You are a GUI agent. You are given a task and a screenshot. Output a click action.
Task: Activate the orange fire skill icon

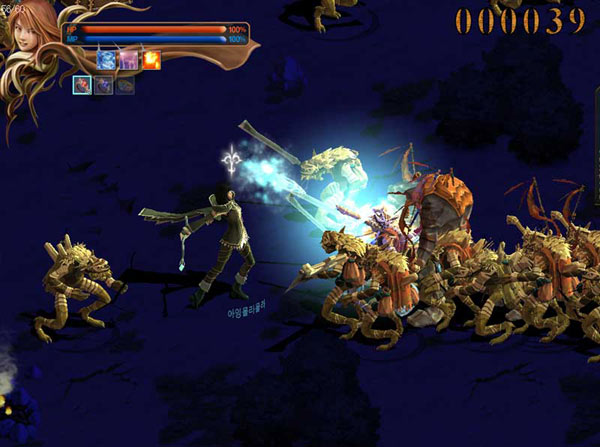point(151,61)
